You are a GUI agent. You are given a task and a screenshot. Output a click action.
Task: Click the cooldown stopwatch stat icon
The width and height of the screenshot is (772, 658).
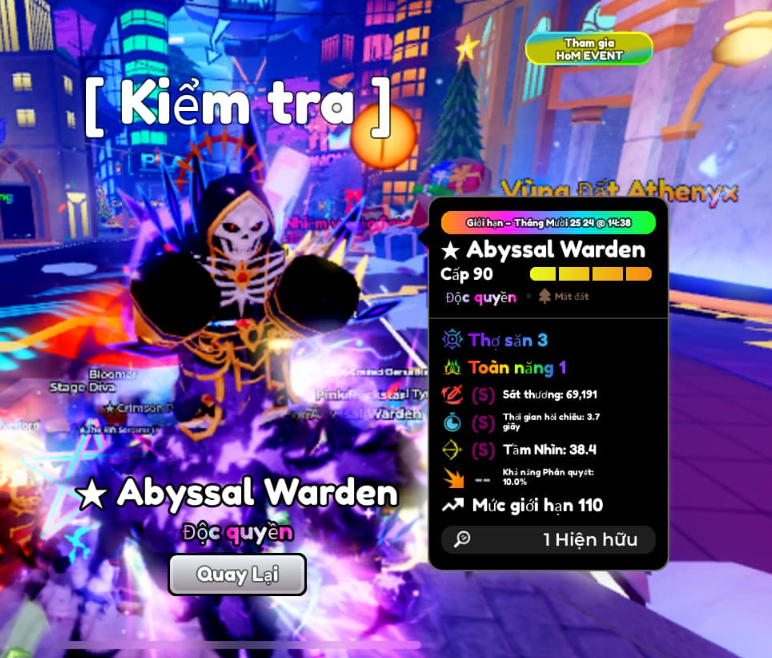click(x=452, y=422)
